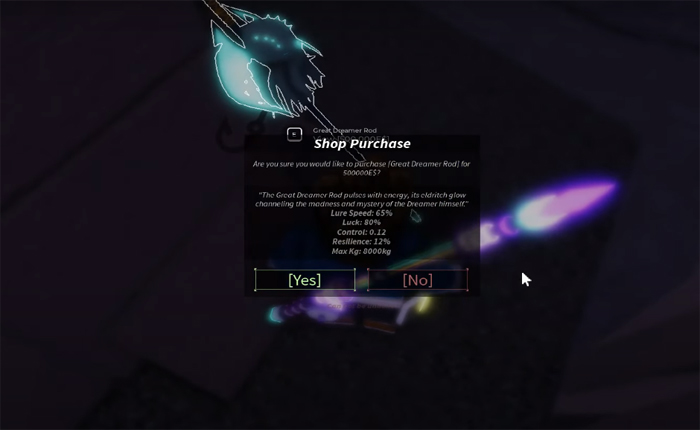Screen dimensions: 700x430
Task: Confirm the Great Dreamer Rod purchase with Yes
Action: pos(304,280)
